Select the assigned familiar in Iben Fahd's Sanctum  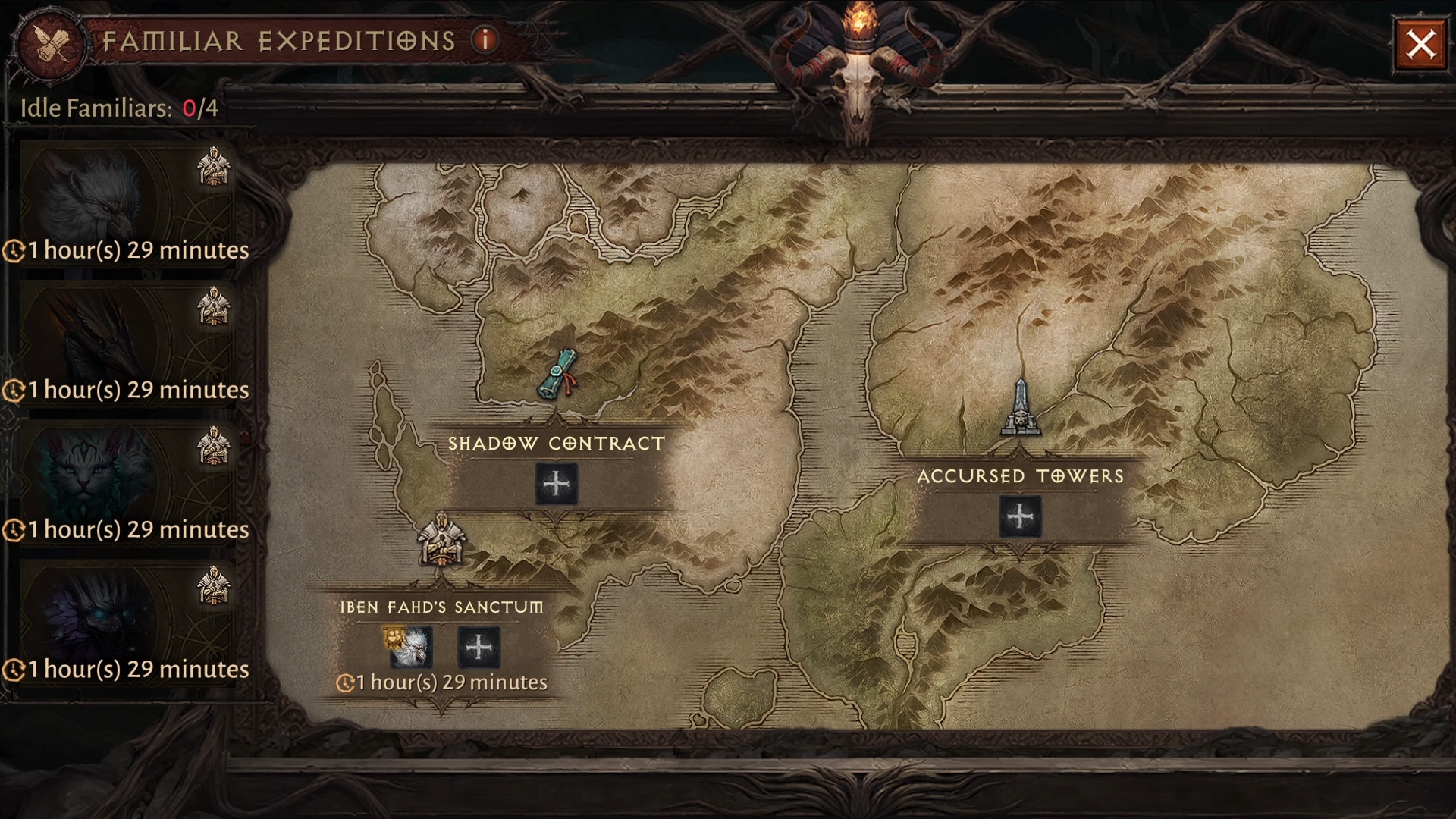(412, 648)
